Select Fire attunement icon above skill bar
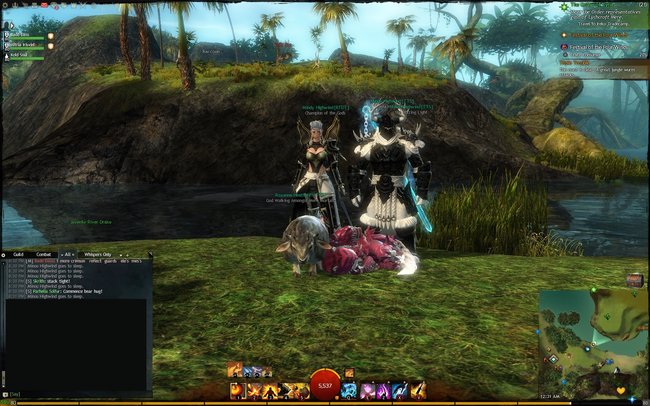650x406 pixels. pos(236,370)
